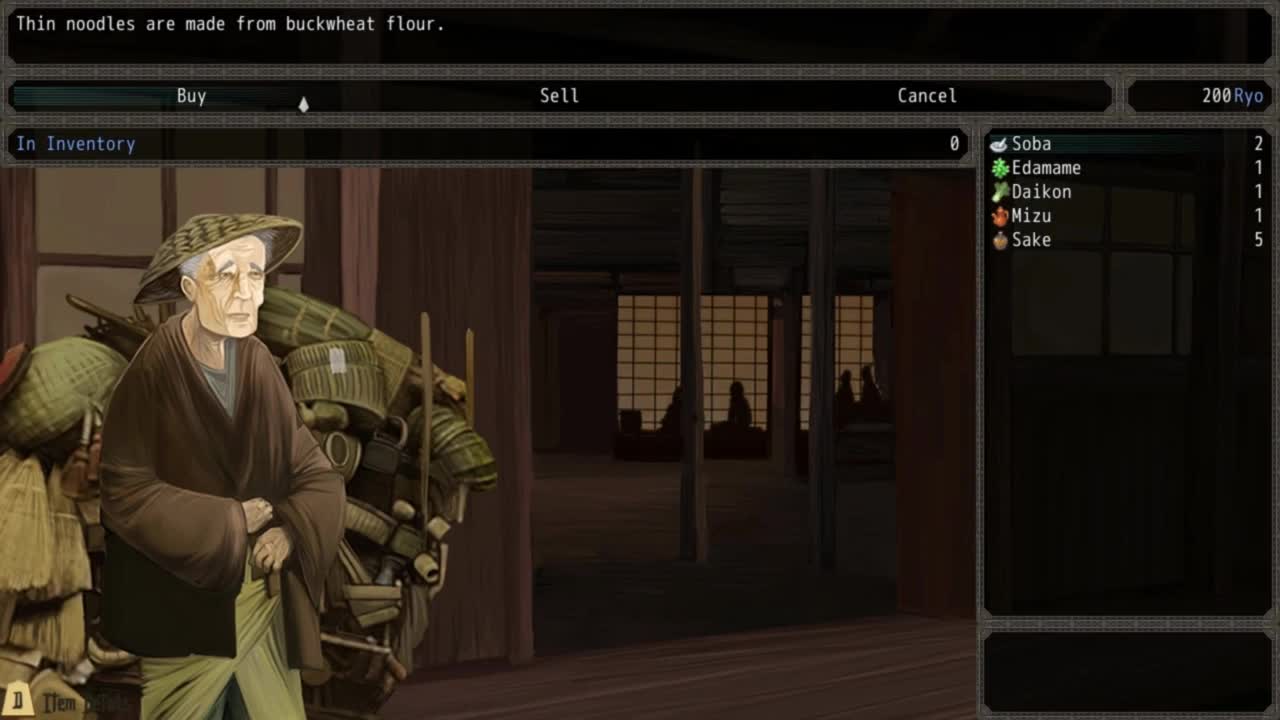Switch to the Sell tab
This screenshot has height=720, width=1280.
click(559, 96)
